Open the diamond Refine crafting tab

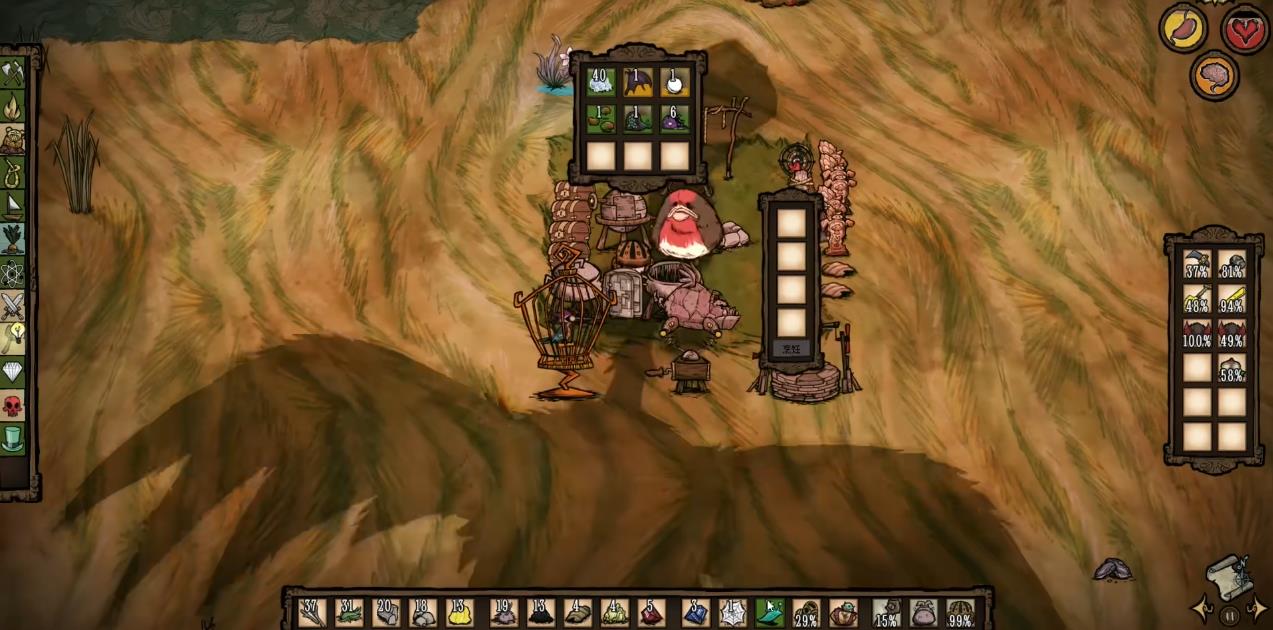[x=13, y=372]
